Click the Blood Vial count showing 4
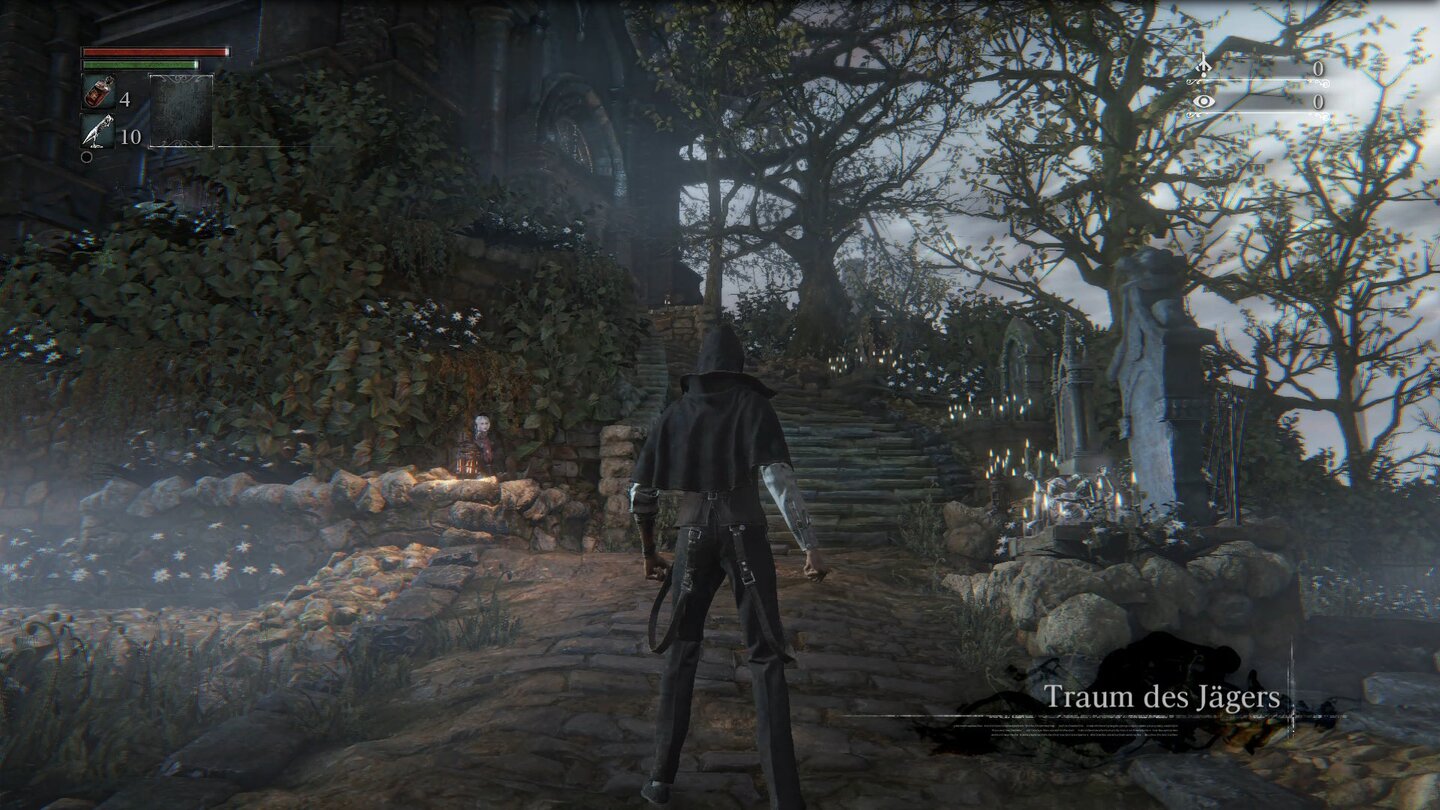This screenshot has width=1440, height=810. pos(124,99)
